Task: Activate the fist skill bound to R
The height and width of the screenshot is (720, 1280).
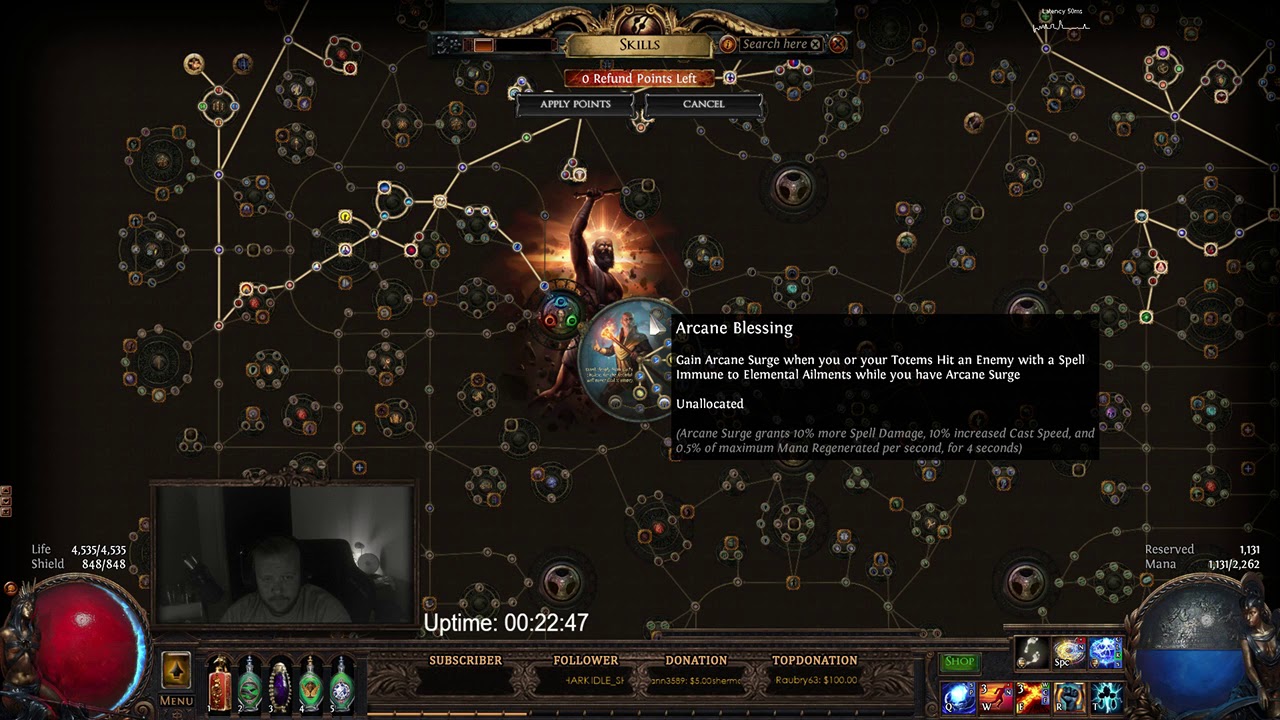Action: click(1068, 697)
